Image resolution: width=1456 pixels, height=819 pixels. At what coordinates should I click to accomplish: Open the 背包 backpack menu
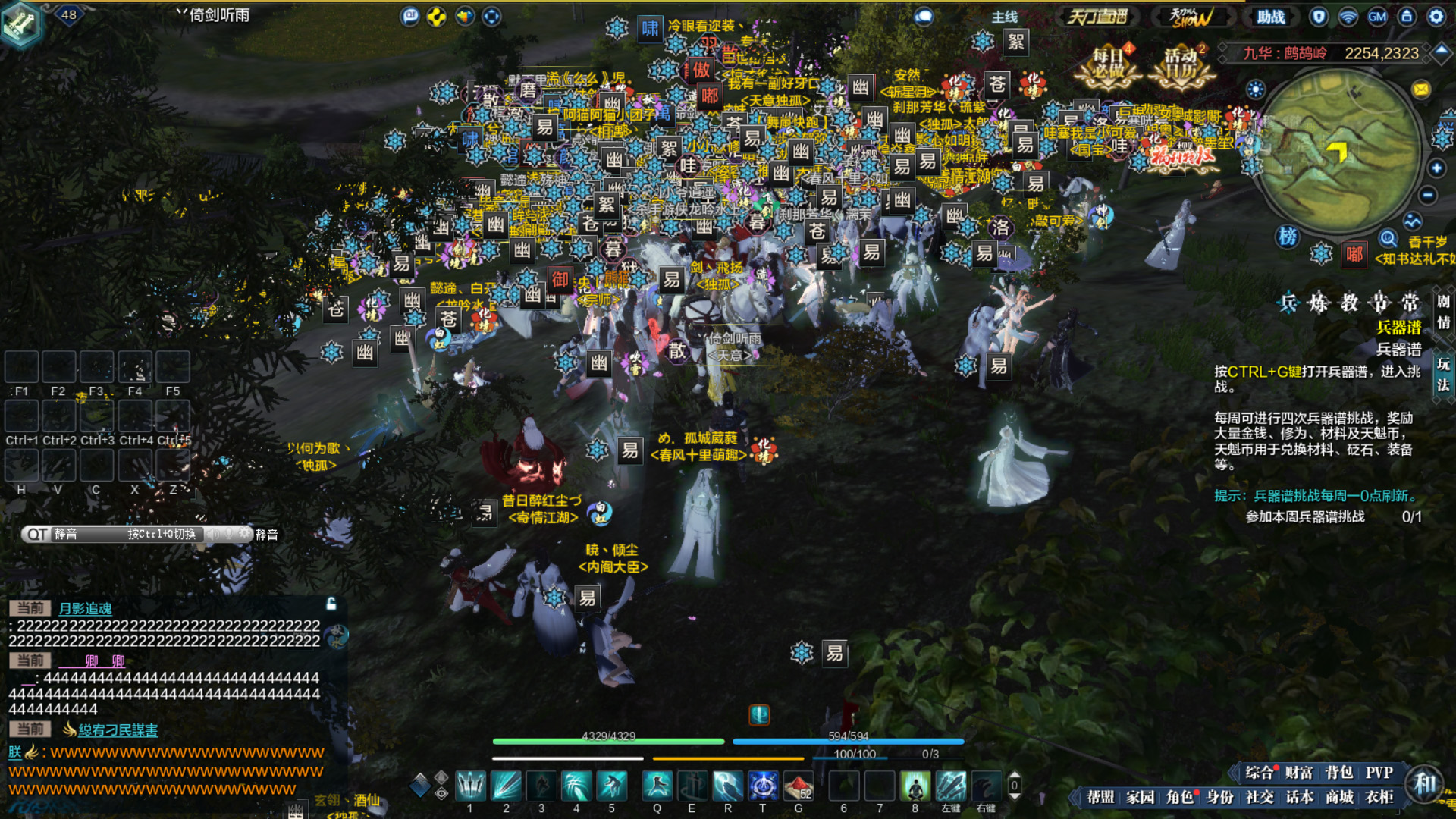tap(1338, 773)
